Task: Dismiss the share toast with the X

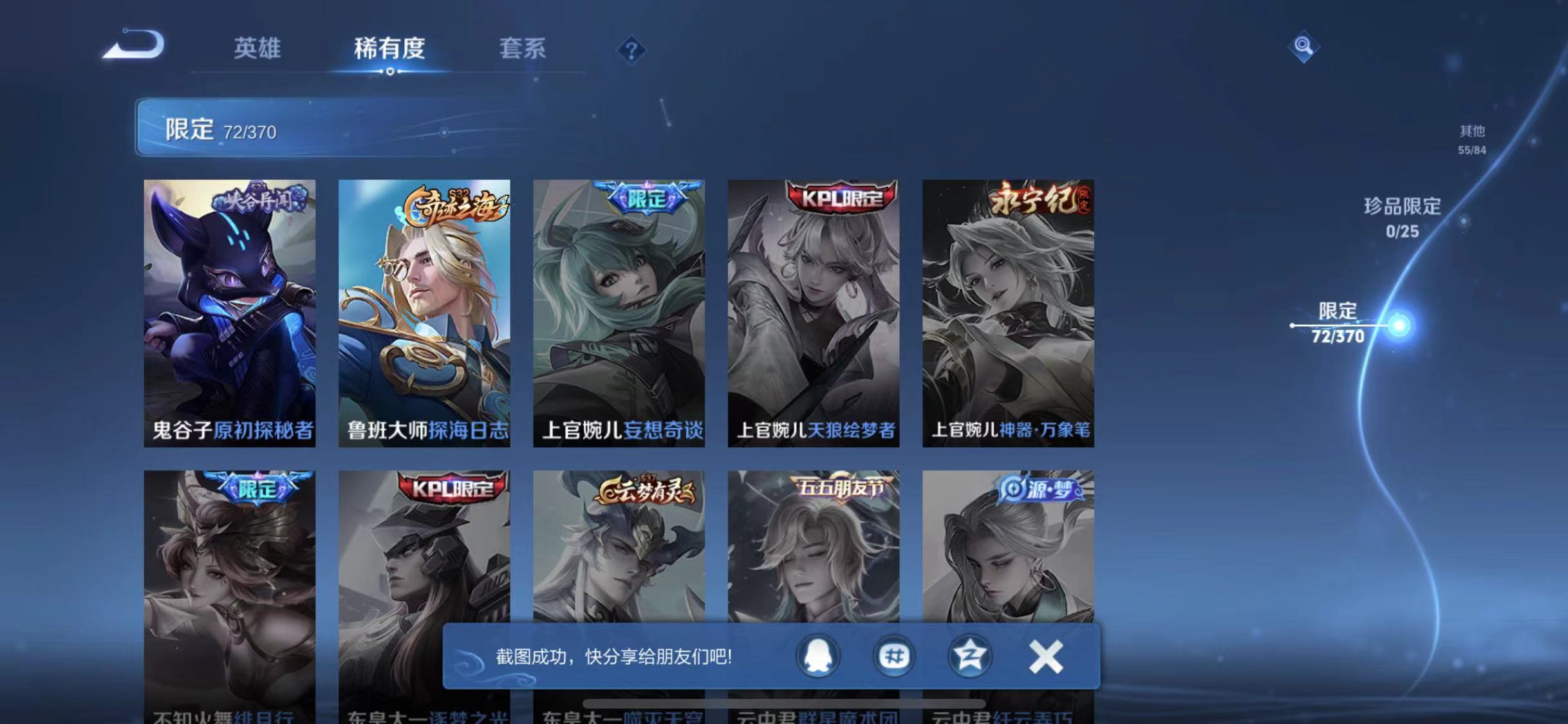Action: coord(1046,657)
